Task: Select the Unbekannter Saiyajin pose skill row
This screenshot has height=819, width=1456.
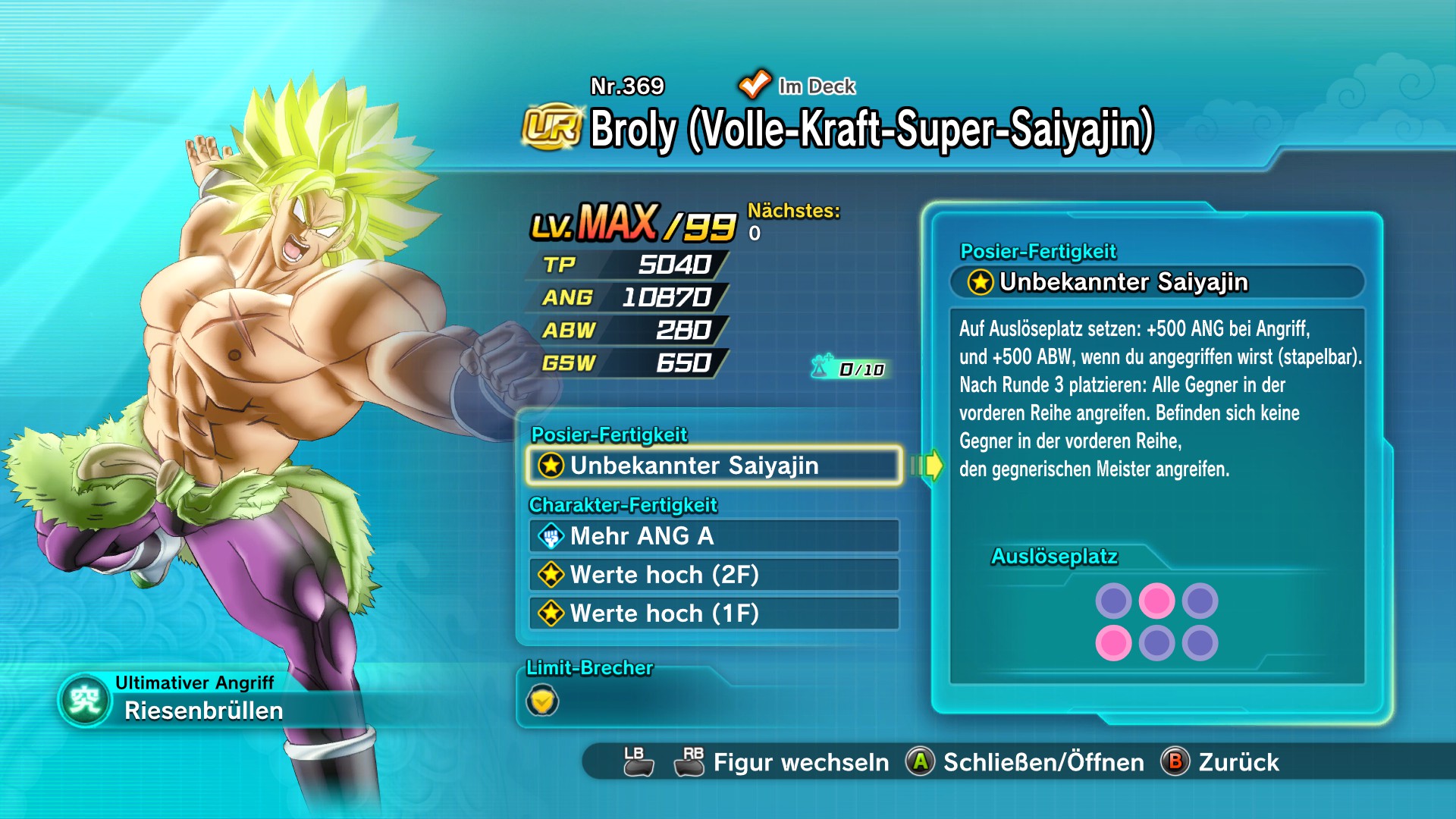Action: pyautogui.click(x=713, y=465)
